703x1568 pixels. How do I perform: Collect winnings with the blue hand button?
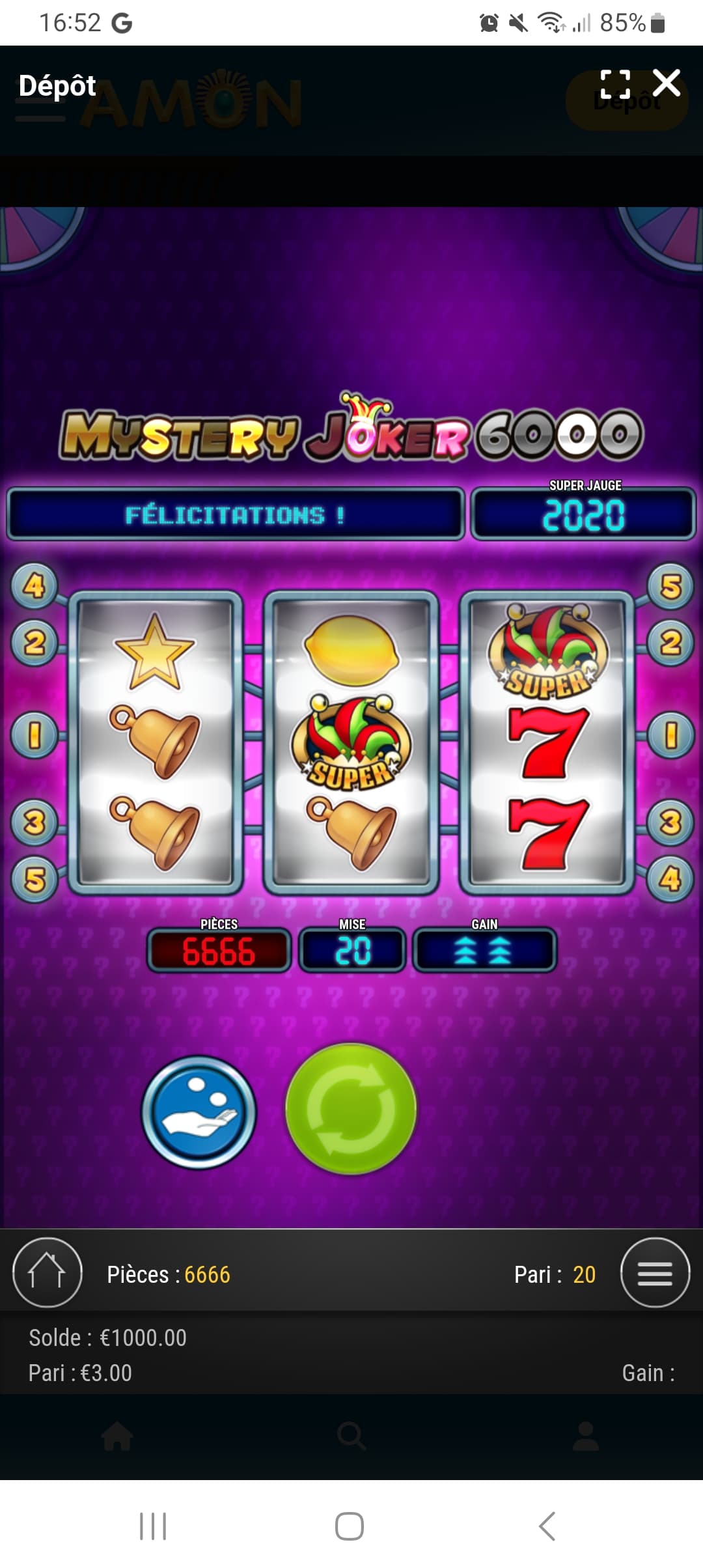(x=199, y=1112)
